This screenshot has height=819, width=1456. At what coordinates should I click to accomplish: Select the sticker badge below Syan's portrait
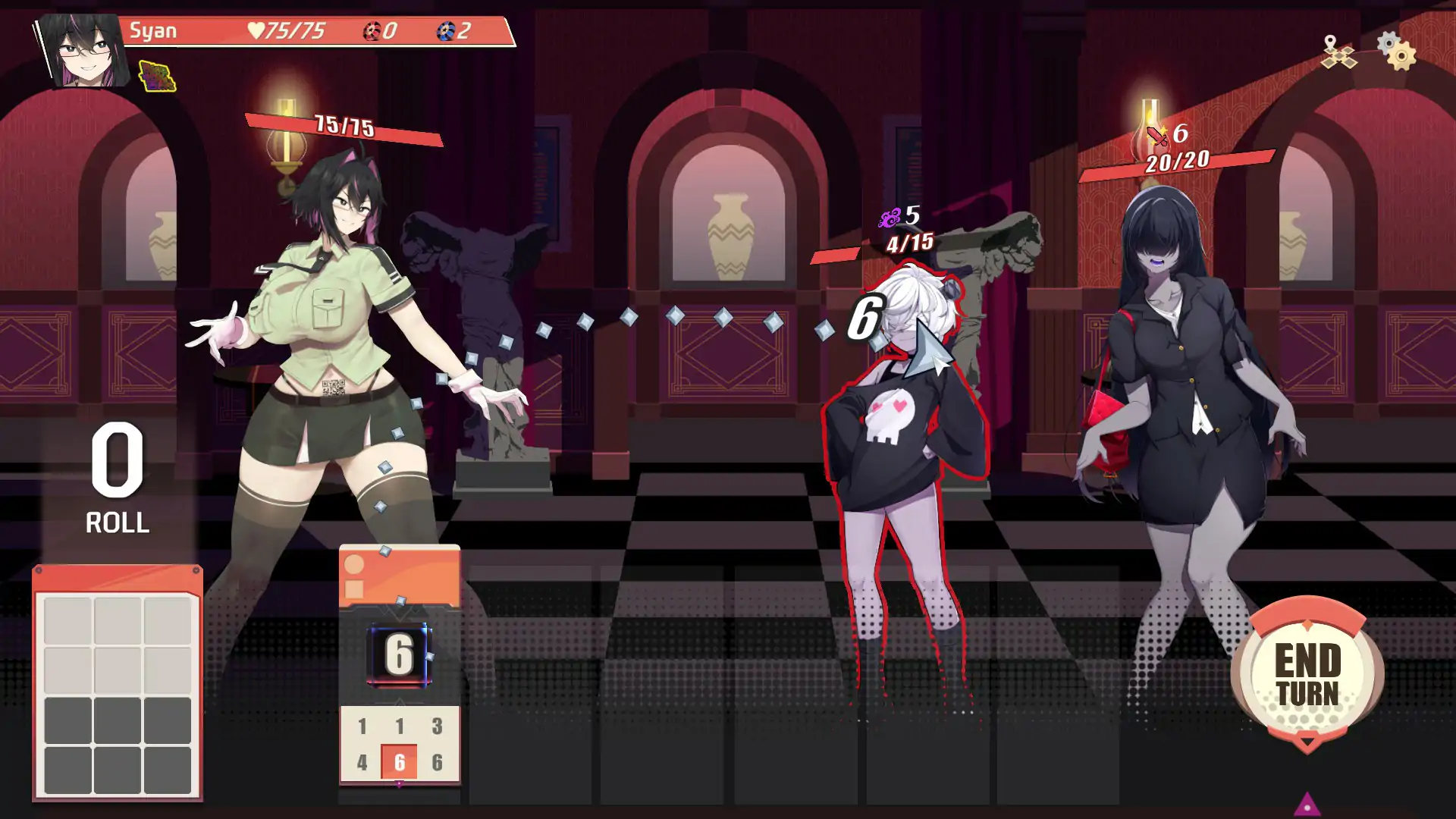pos(158,77)
